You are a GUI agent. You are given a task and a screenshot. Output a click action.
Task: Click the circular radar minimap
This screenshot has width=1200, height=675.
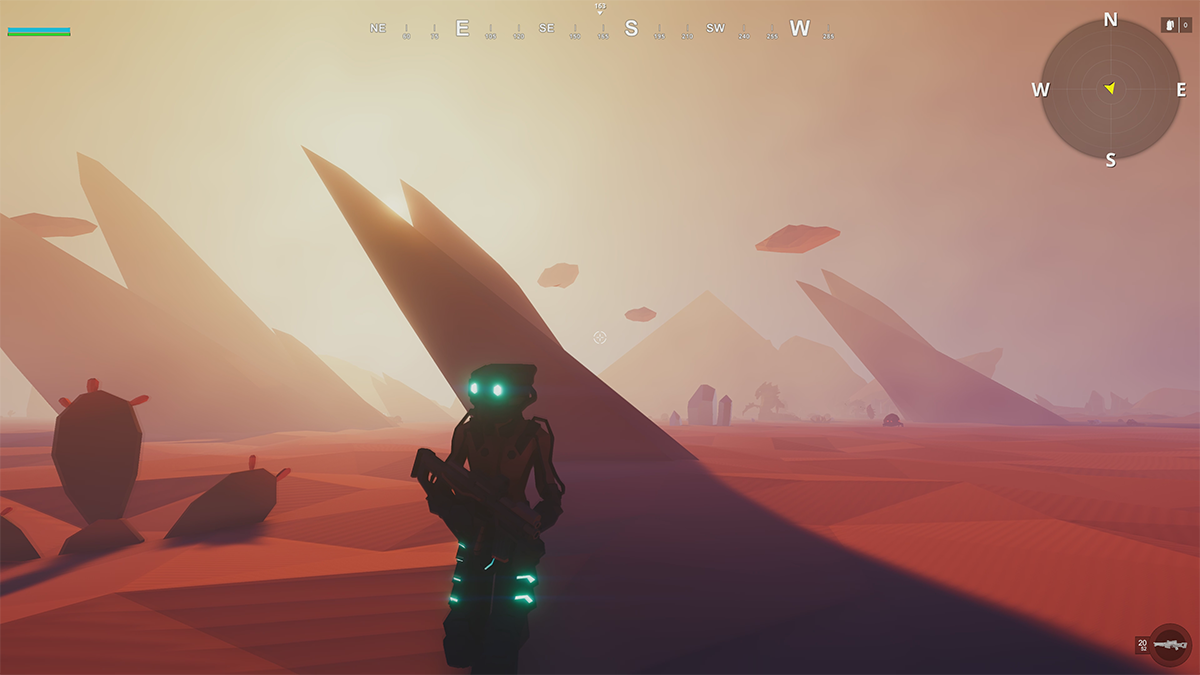pyautogui.click(x=1110, y=89)
